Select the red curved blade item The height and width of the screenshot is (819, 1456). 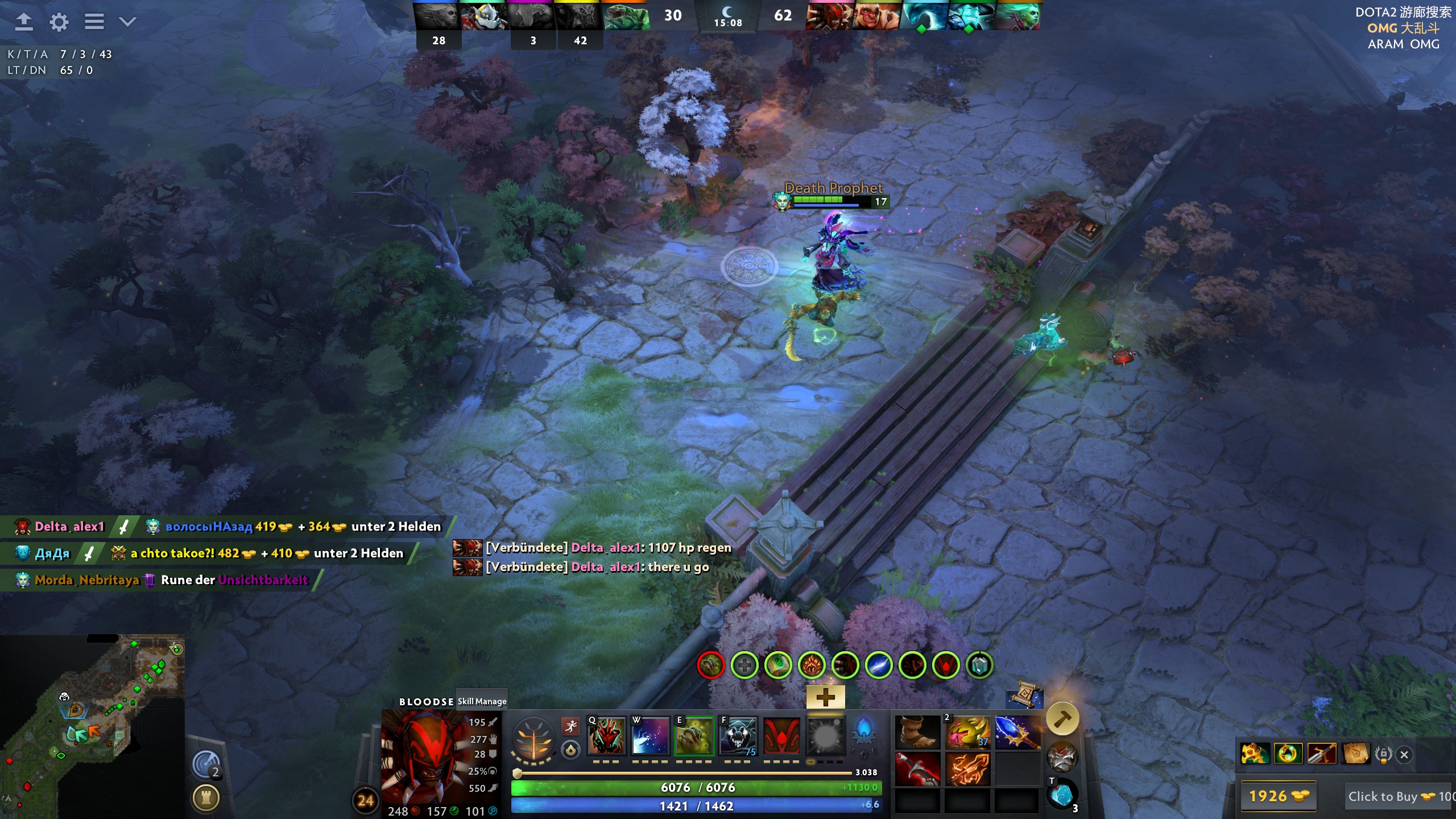coord(917,769)
